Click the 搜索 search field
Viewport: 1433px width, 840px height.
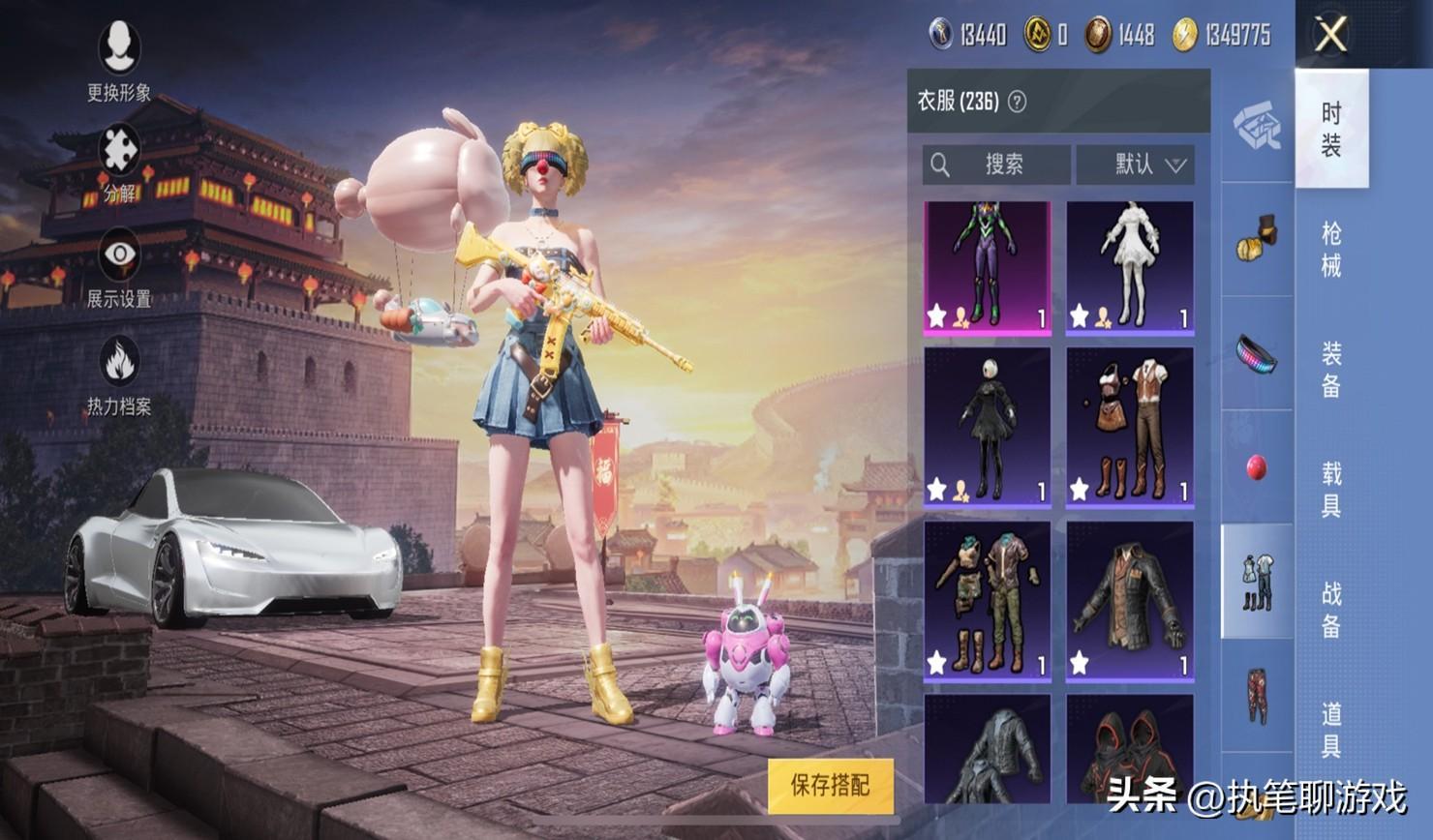point(996,165)
